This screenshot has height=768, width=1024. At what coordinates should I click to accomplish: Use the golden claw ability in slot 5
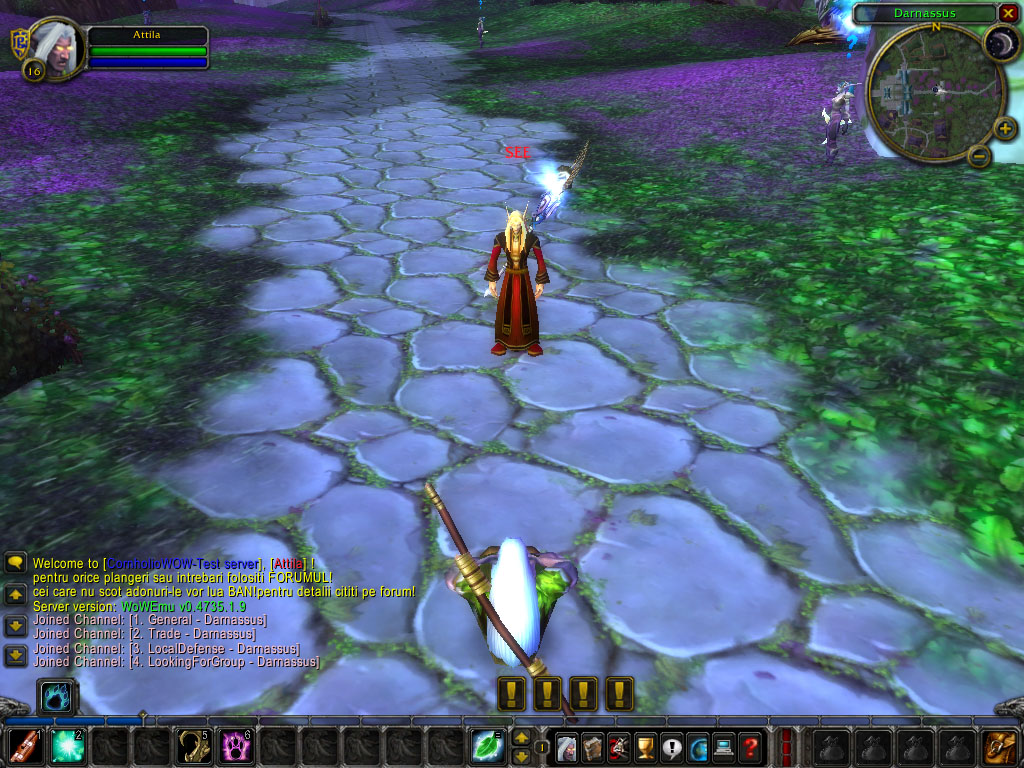tap(193, 747)
